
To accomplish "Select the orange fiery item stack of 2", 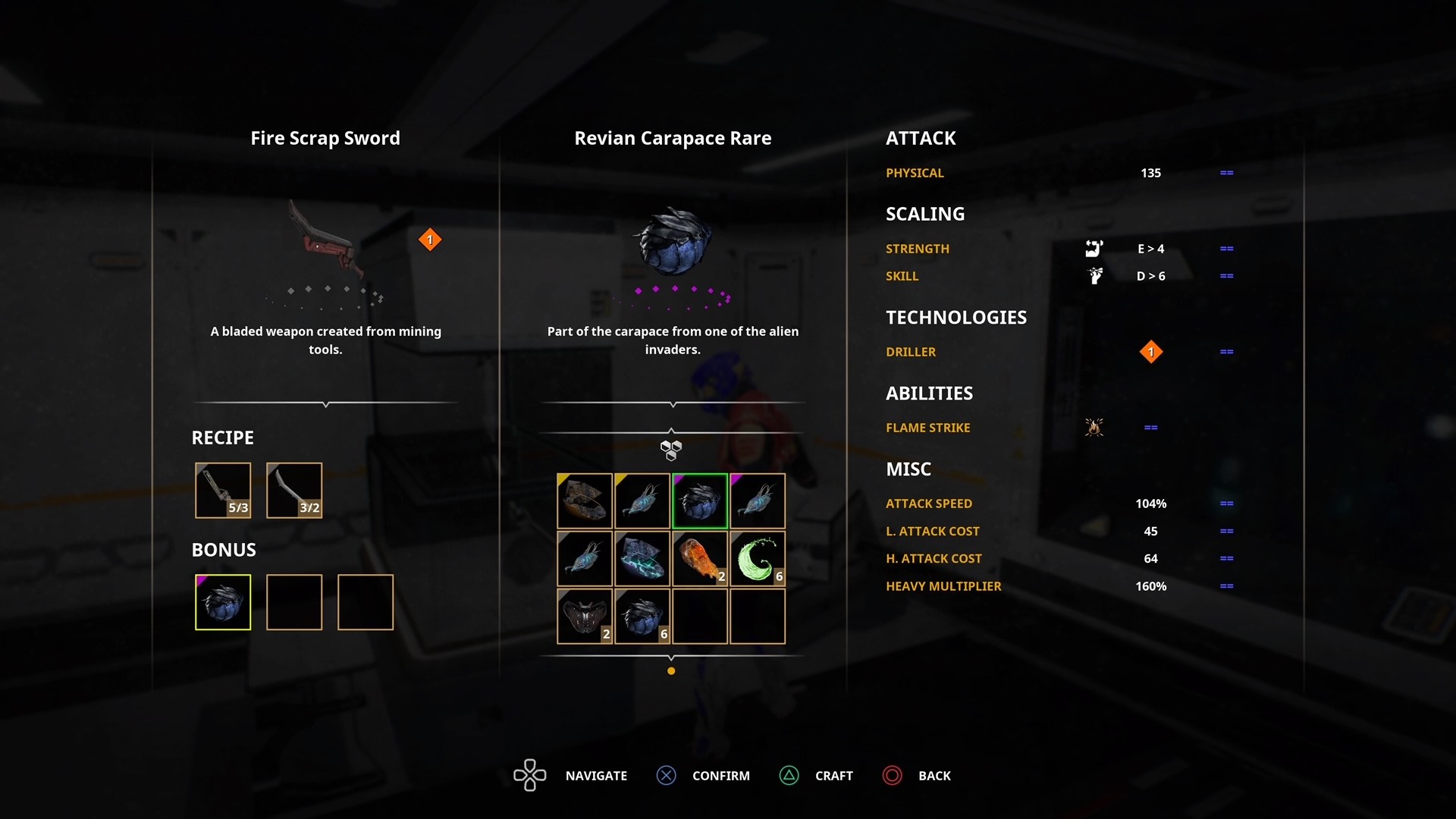I will pyautogui.click(x=700, y=559).
